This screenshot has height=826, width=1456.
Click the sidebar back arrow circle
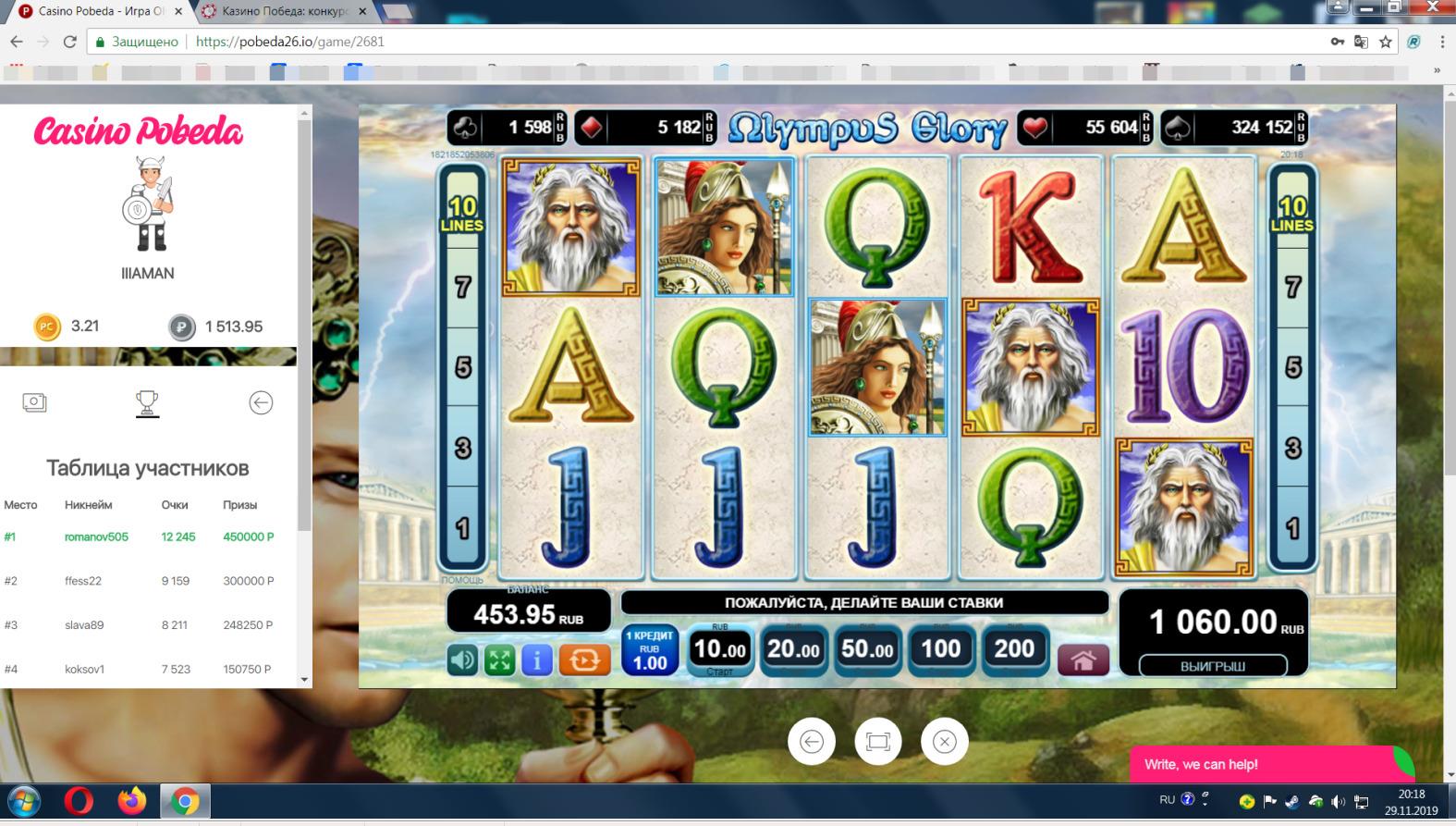261,402
